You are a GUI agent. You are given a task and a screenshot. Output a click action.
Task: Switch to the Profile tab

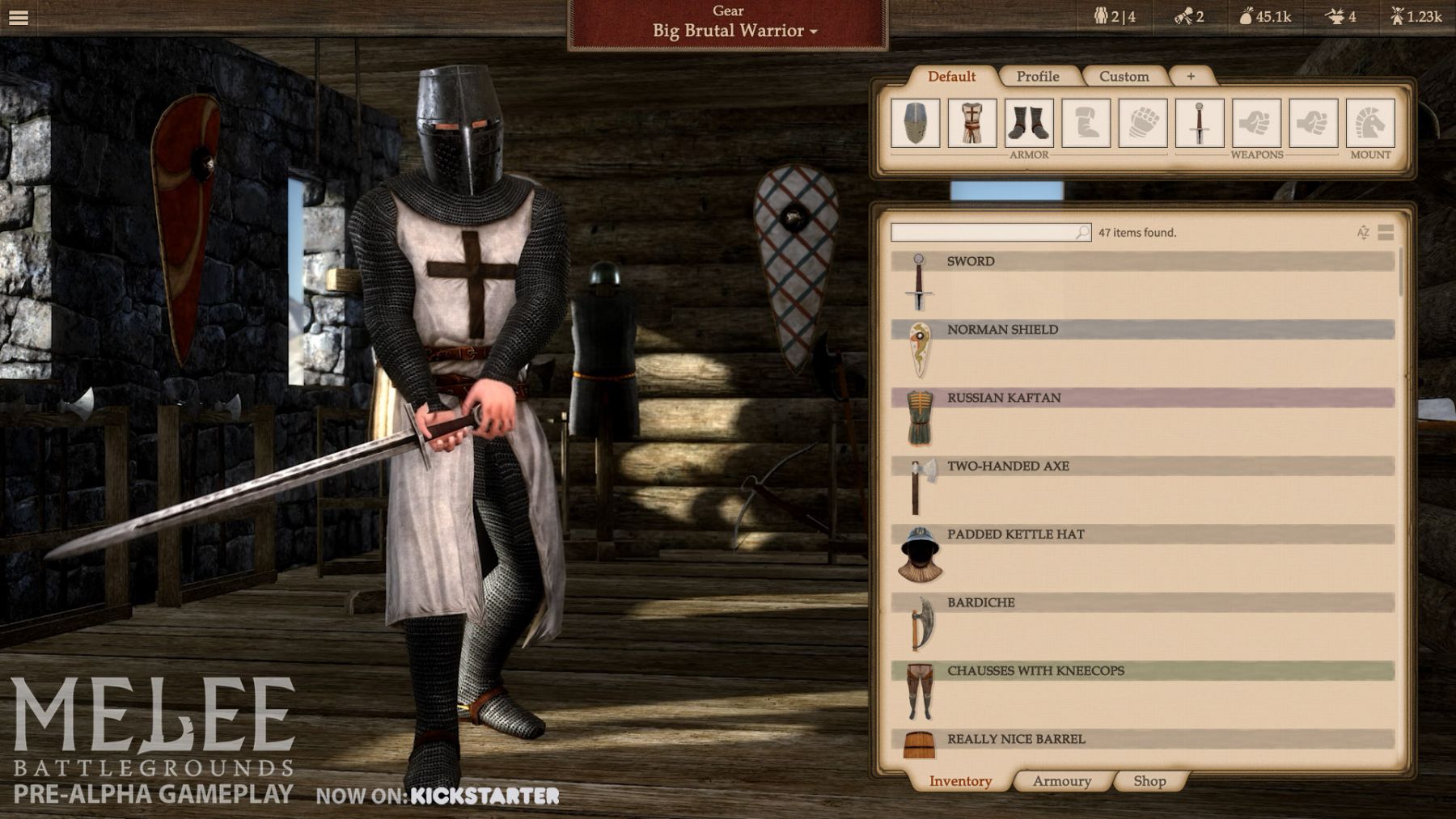click(x=1038, y=76)
